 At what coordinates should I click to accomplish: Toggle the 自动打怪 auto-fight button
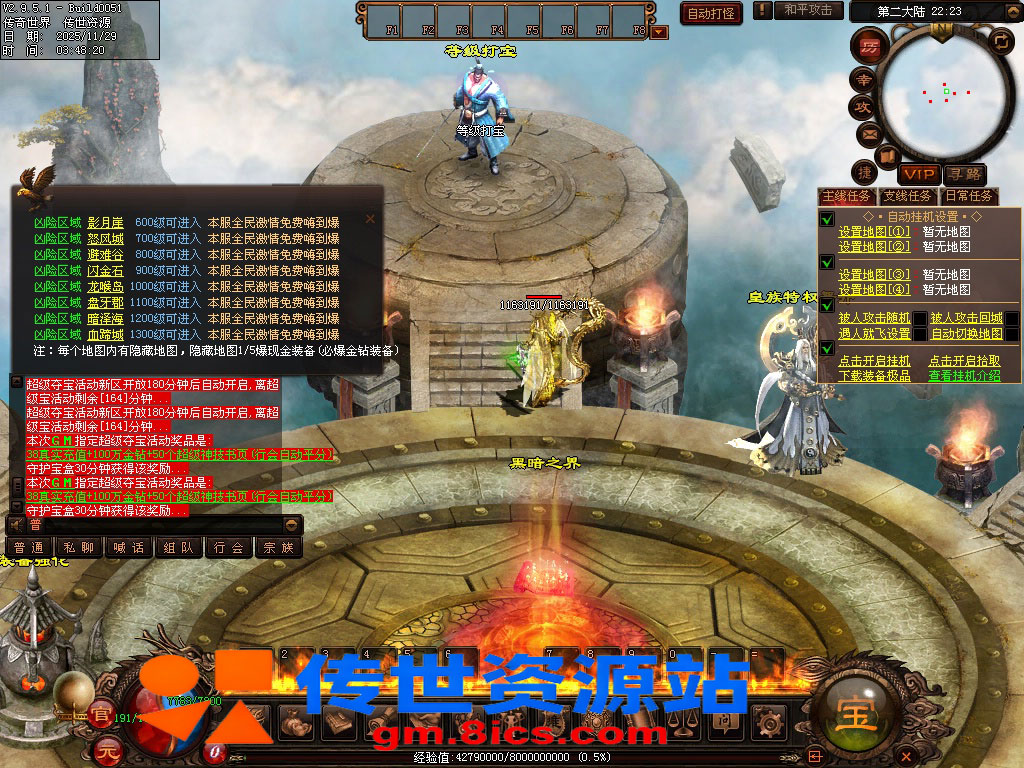point(711,13)
